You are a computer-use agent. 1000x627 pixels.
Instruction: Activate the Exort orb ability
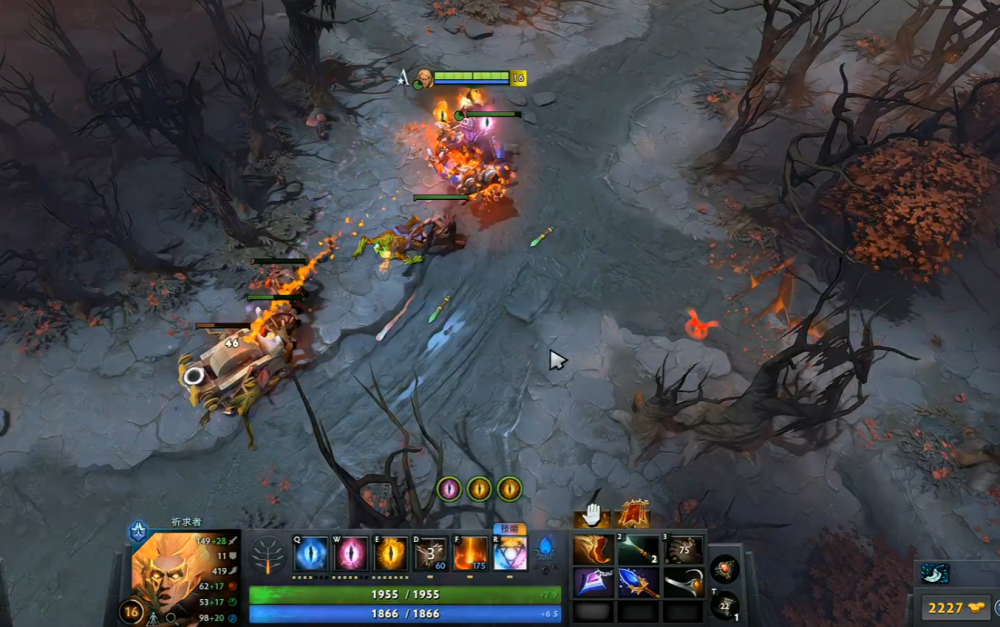click(390, 553)
